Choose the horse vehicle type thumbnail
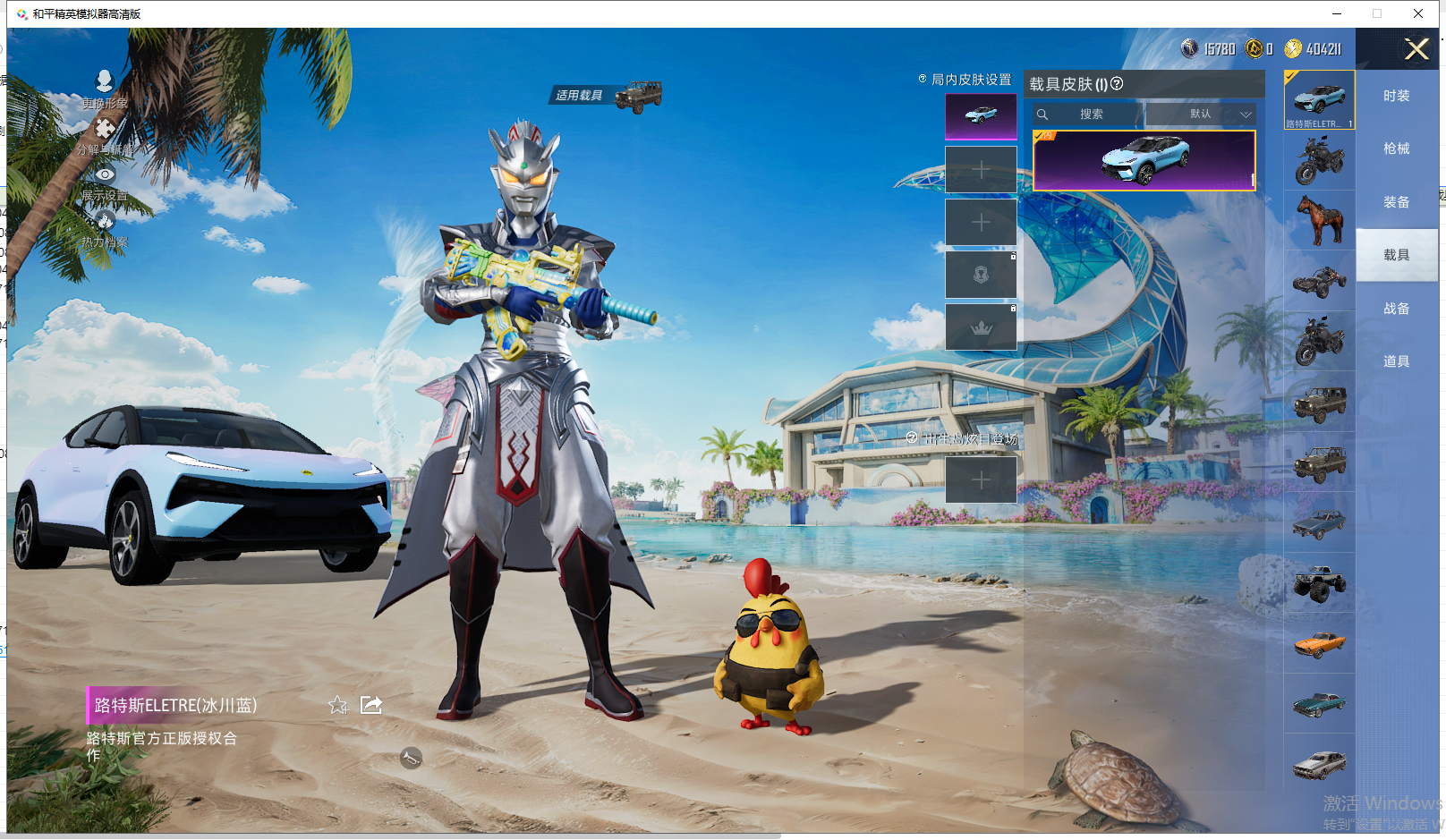1446x840 pixels. (x=1320, y=220)
